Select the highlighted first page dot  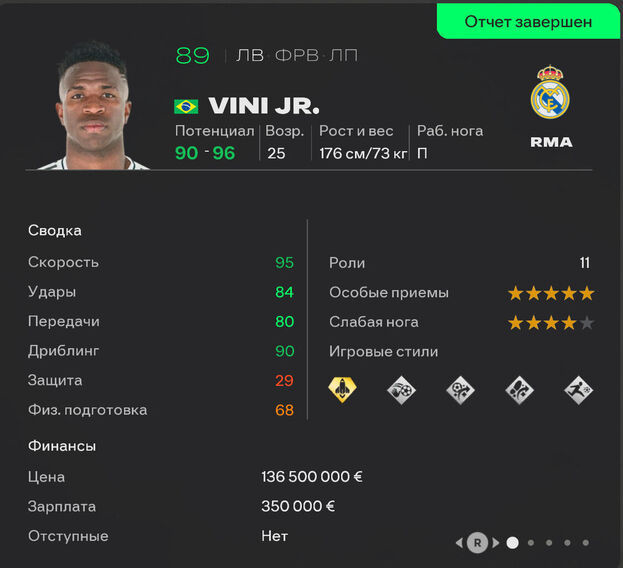point(513,543)
